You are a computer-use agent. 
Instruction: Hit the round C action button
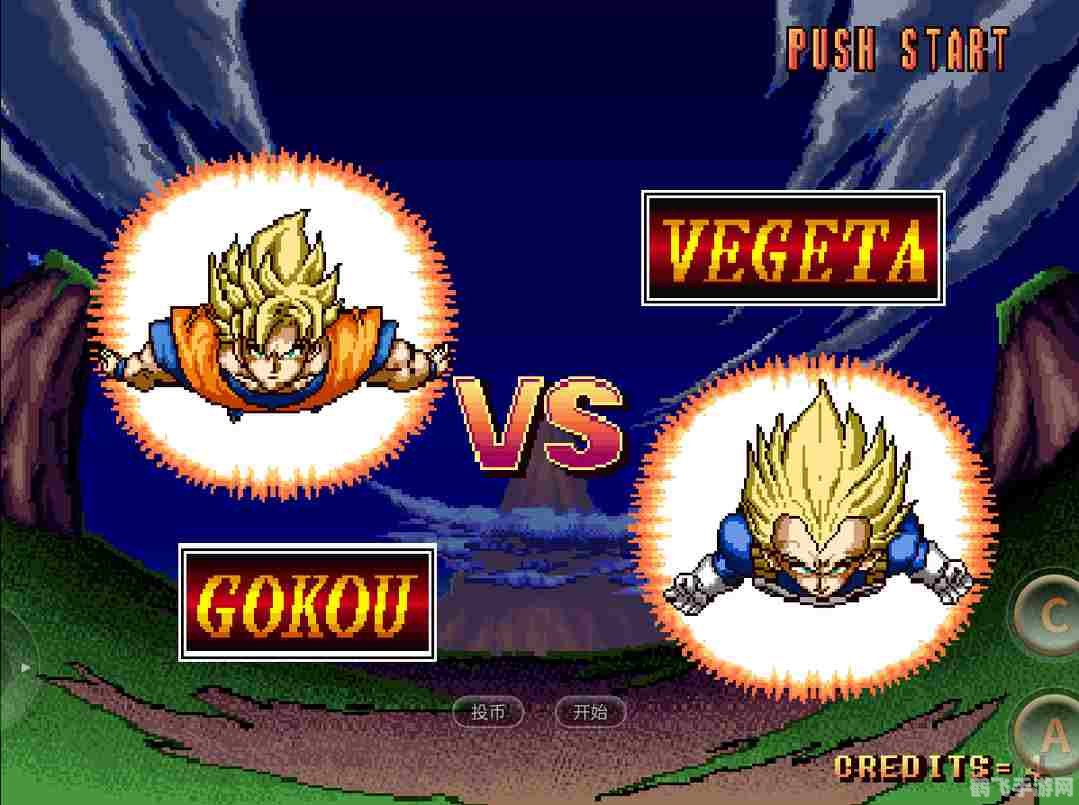[1050, 616]
